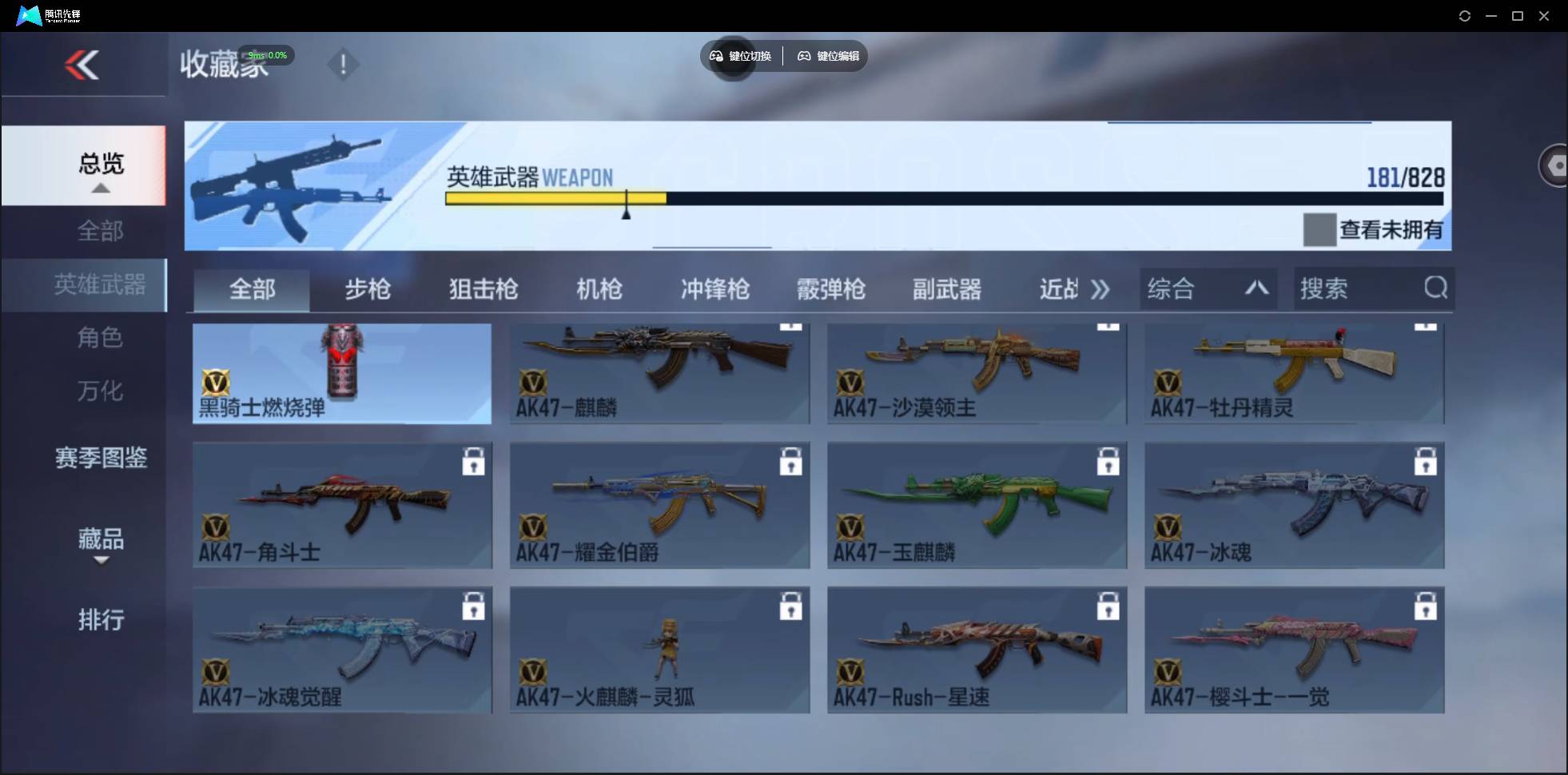Click the exclamation mark beside 收藏家

[x=344, y=65]
